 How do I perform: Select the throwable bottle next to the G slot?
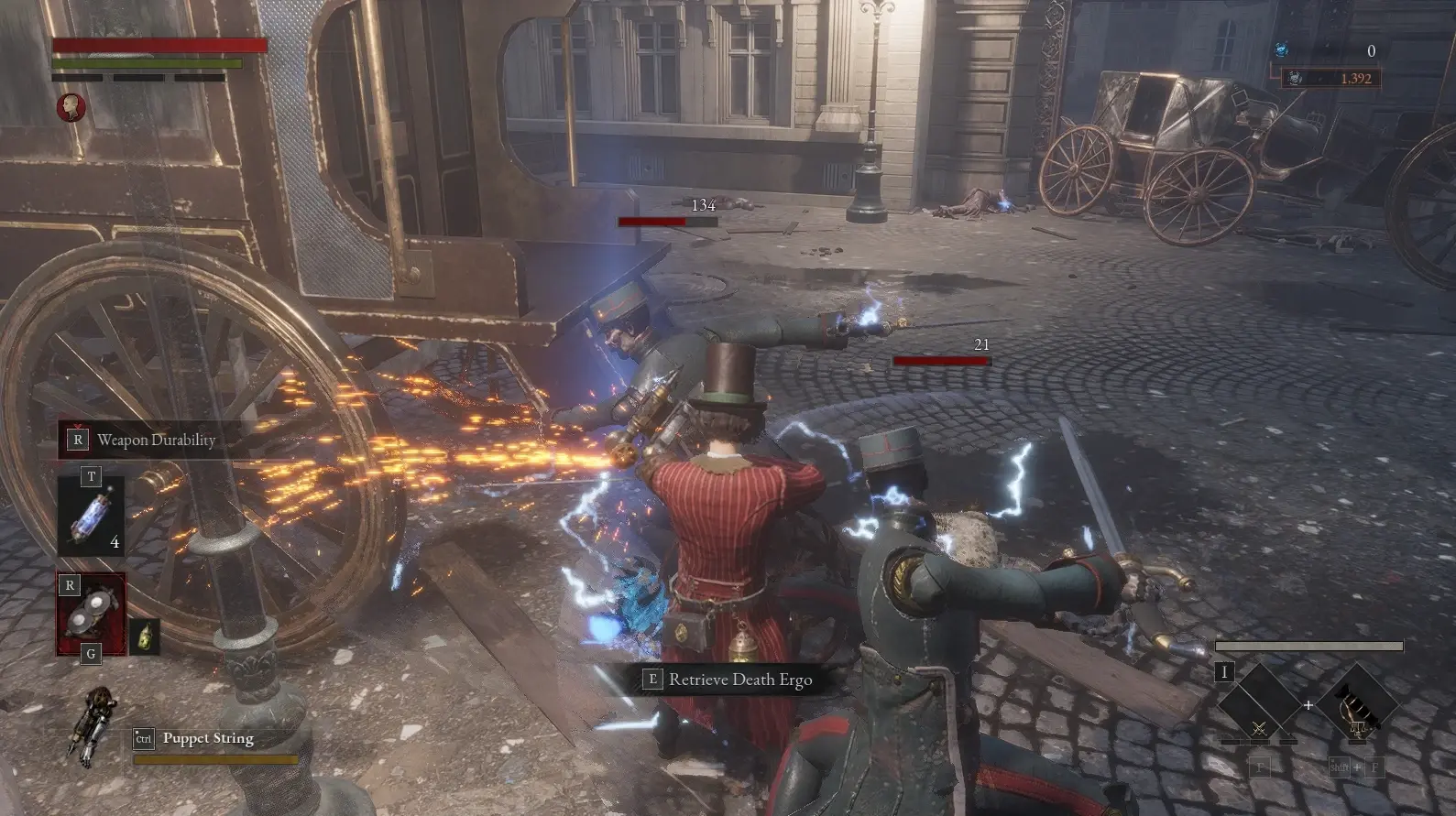click(147, 636)
